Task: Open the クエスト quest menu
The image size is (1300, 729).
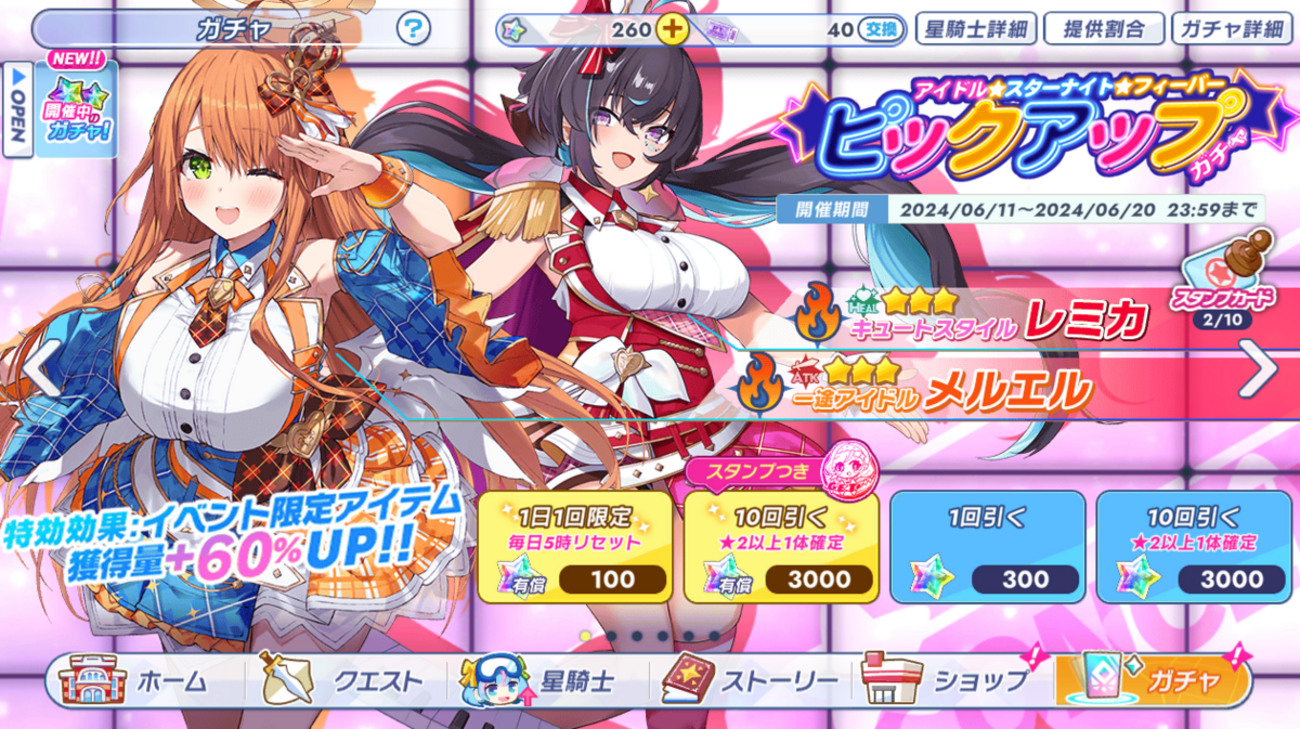Action: pos(344,681)
